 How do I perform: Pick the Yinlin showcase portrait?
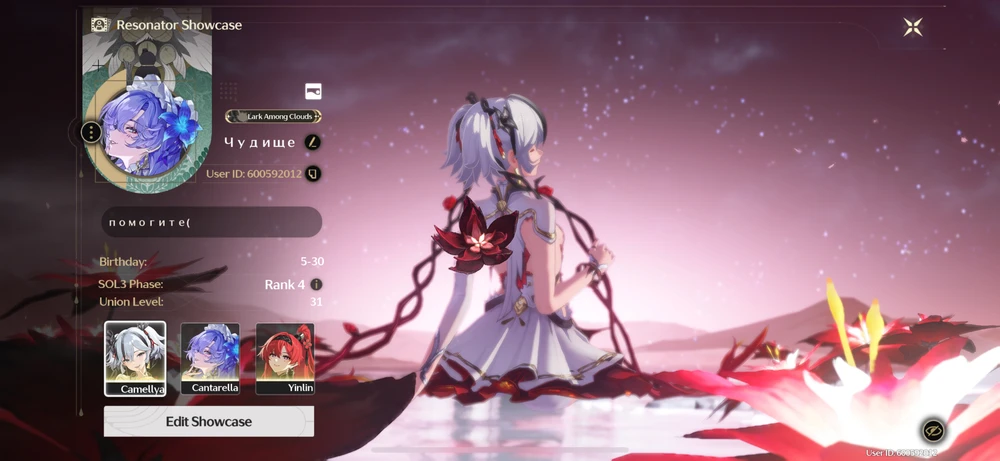coord(285,358)
